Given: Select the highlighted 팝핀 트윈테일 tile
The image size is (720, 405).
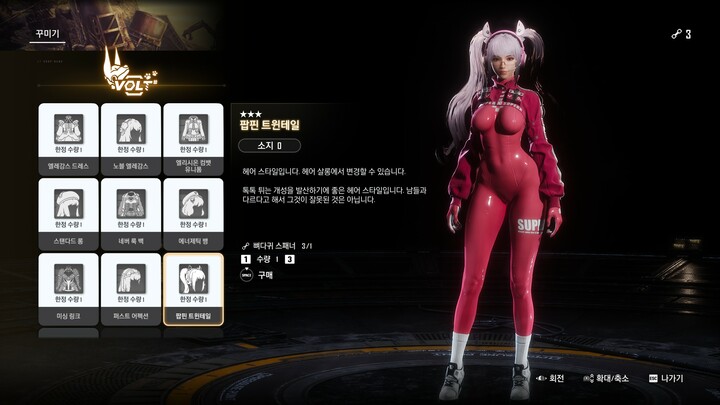Looking at the screenshot, I should (193, 288).
